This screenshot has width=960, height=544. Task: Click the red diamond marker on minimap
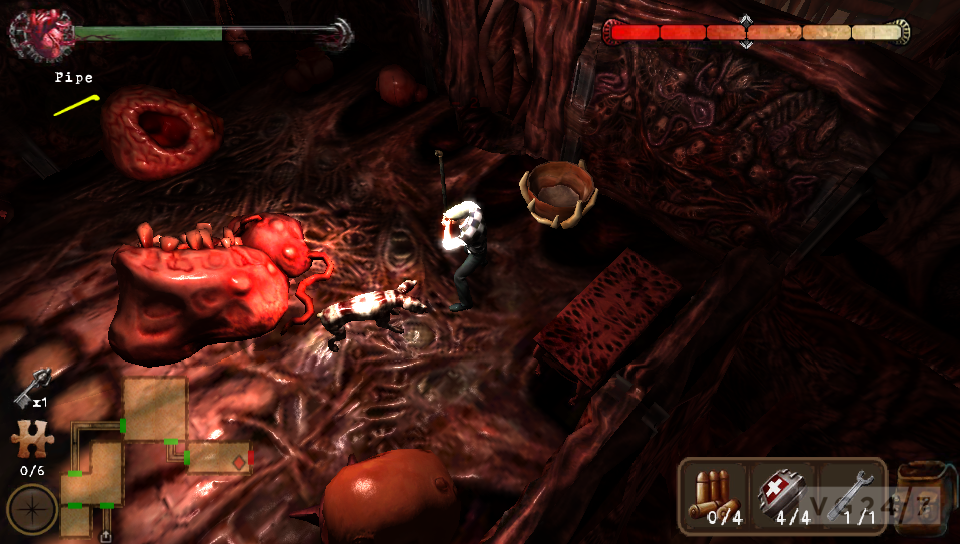(237, 461)
